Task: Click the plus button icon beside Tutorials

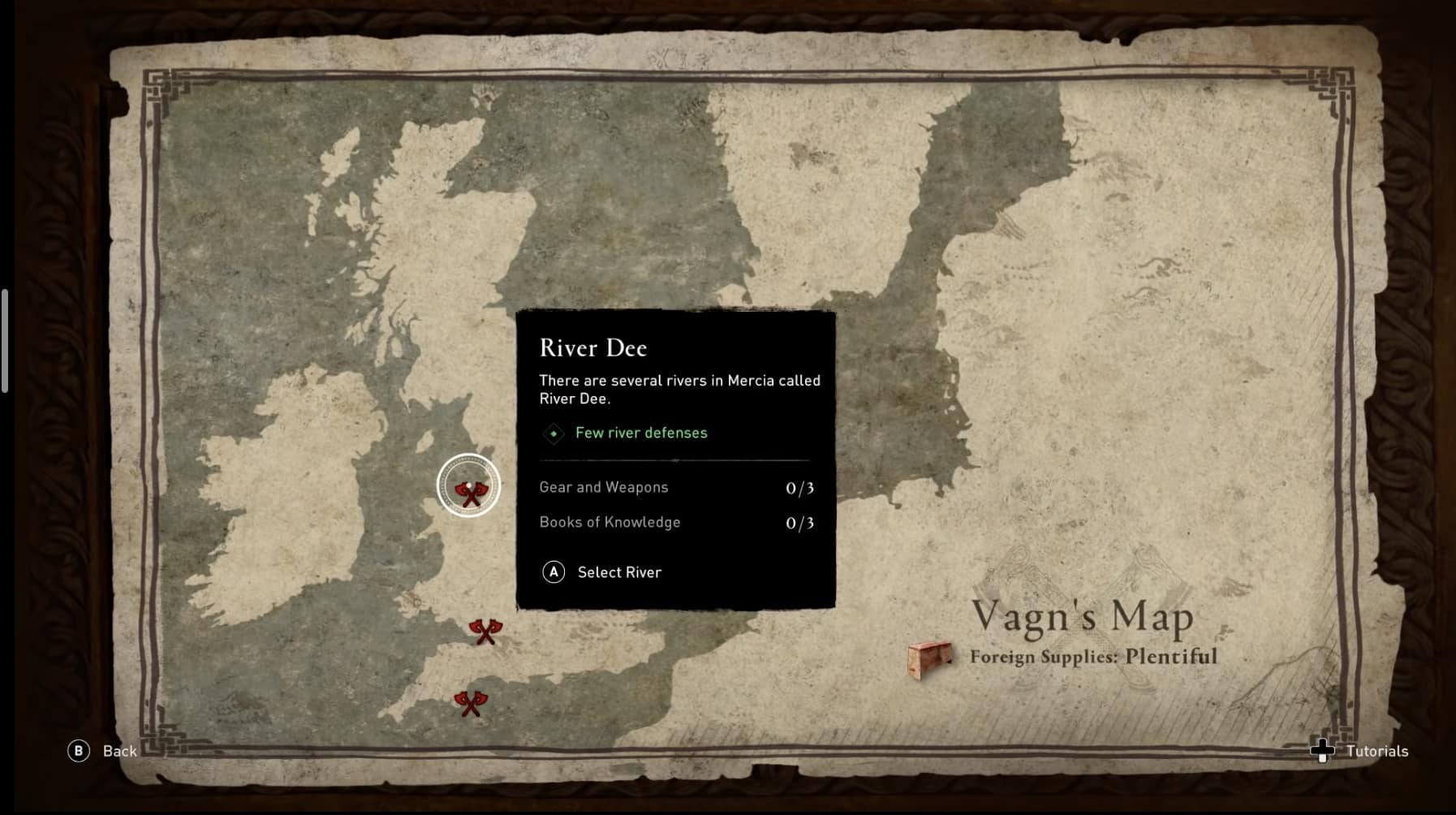Action: coord(1325,752)
